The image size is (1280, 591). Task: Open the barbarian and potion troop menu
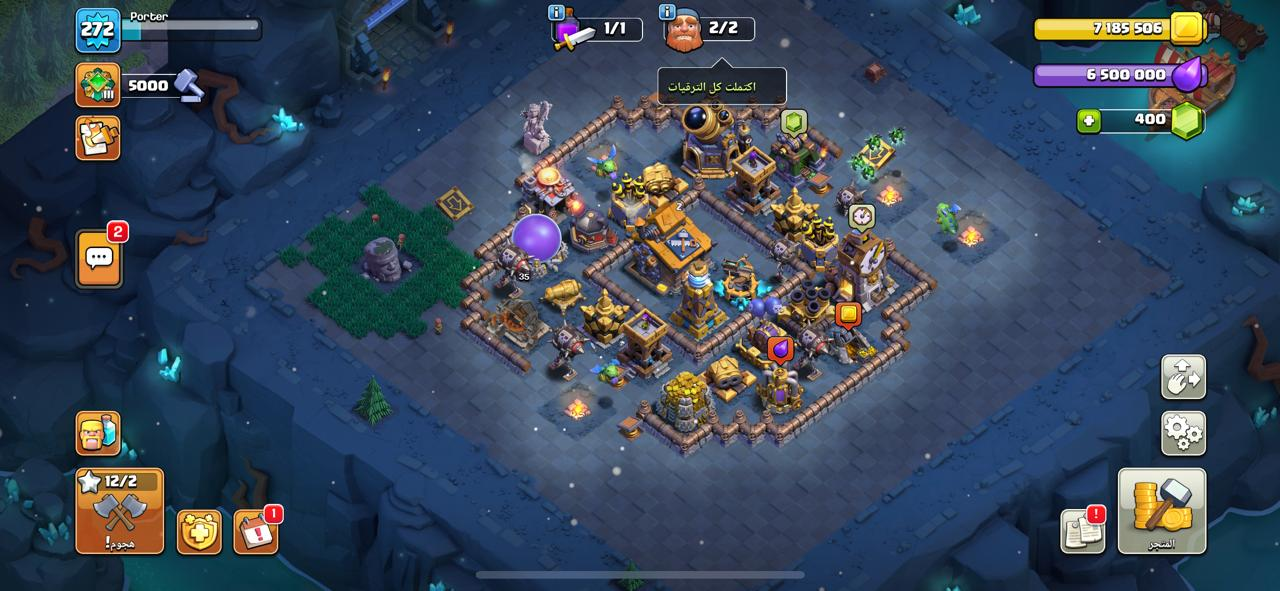click(x=98, y=433)
